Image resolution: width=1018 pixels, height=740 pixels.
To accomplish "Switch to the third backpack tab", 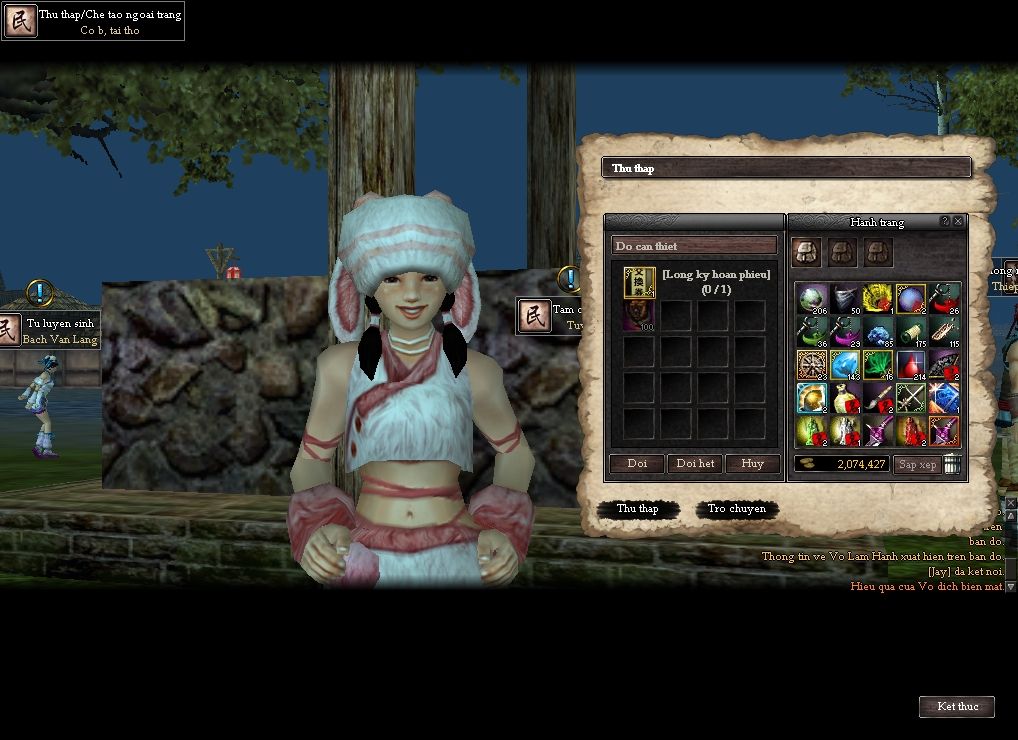I will [x=879, y=252].
